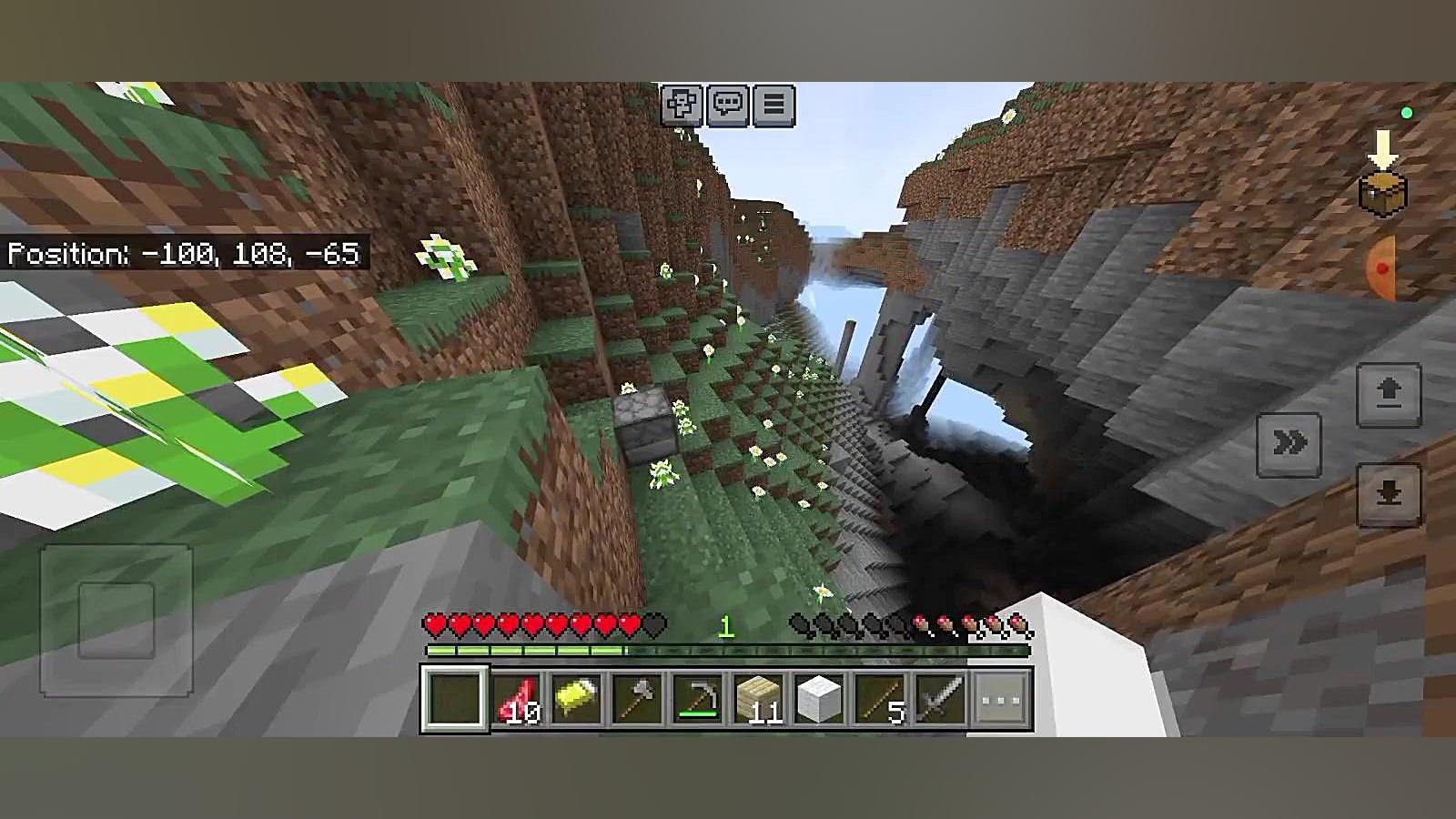Image resolution: width=1456 pixels, height=819 pixels.
Task: Tap the fly-up arrow button
Action: (1388, 395)
